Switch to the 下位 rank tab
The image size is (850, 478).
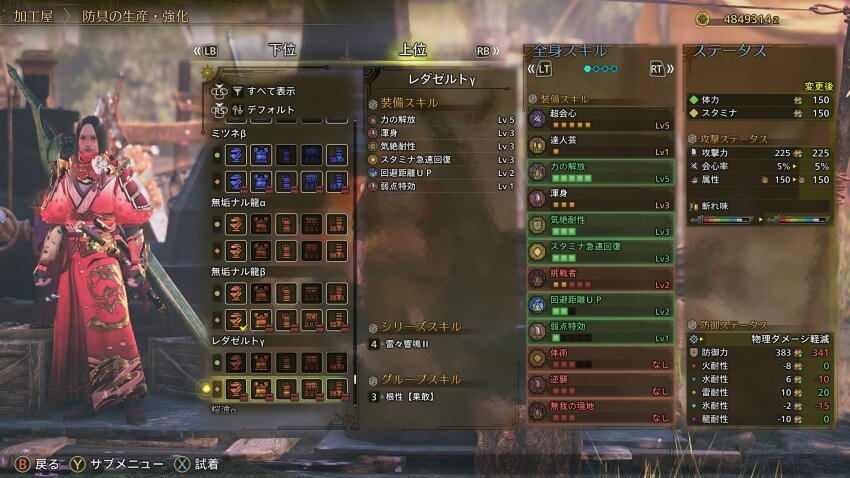click(282, 50)
